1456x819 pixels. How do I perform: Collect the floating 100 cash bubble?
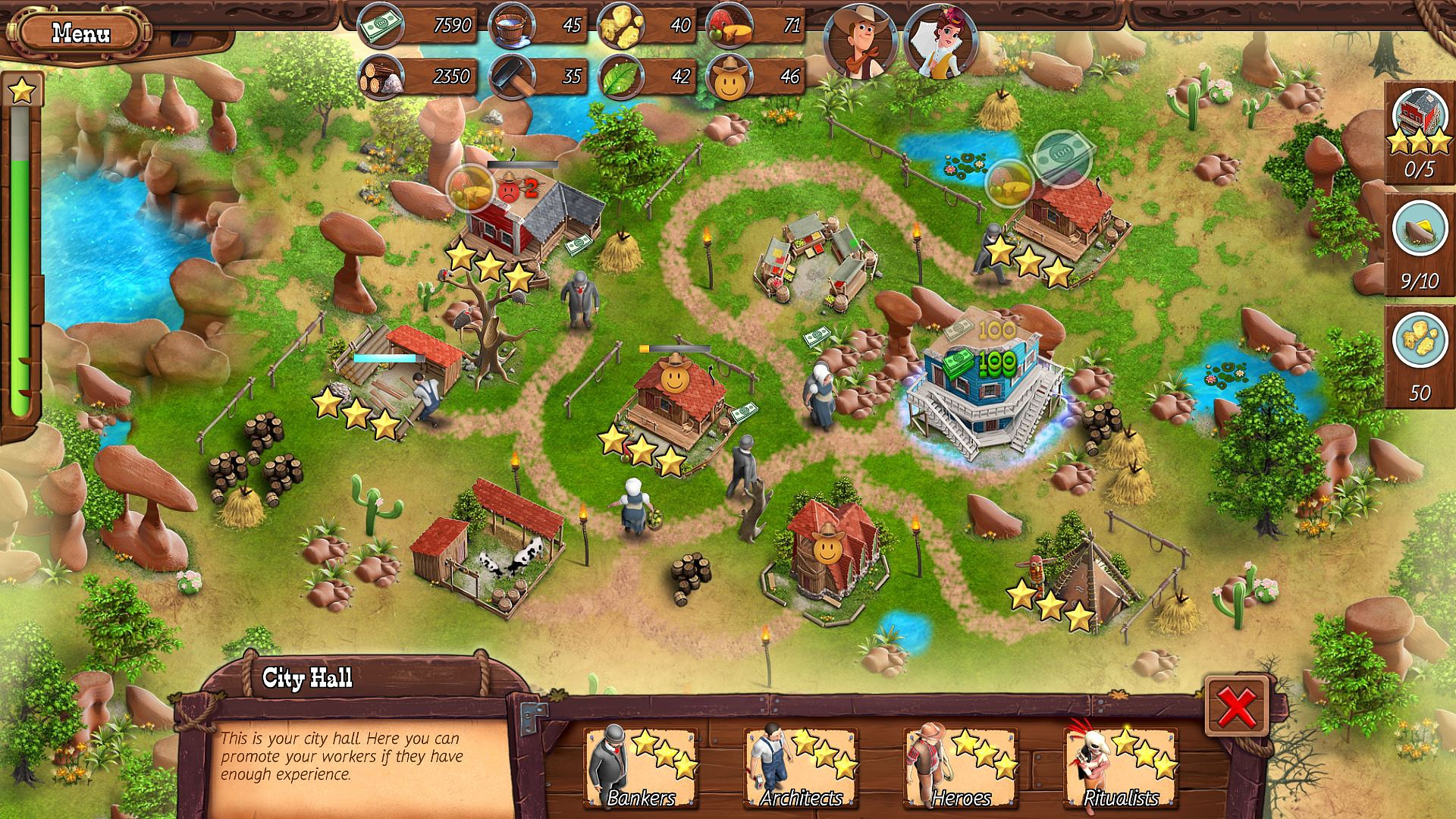click(x=1060, y=157)
